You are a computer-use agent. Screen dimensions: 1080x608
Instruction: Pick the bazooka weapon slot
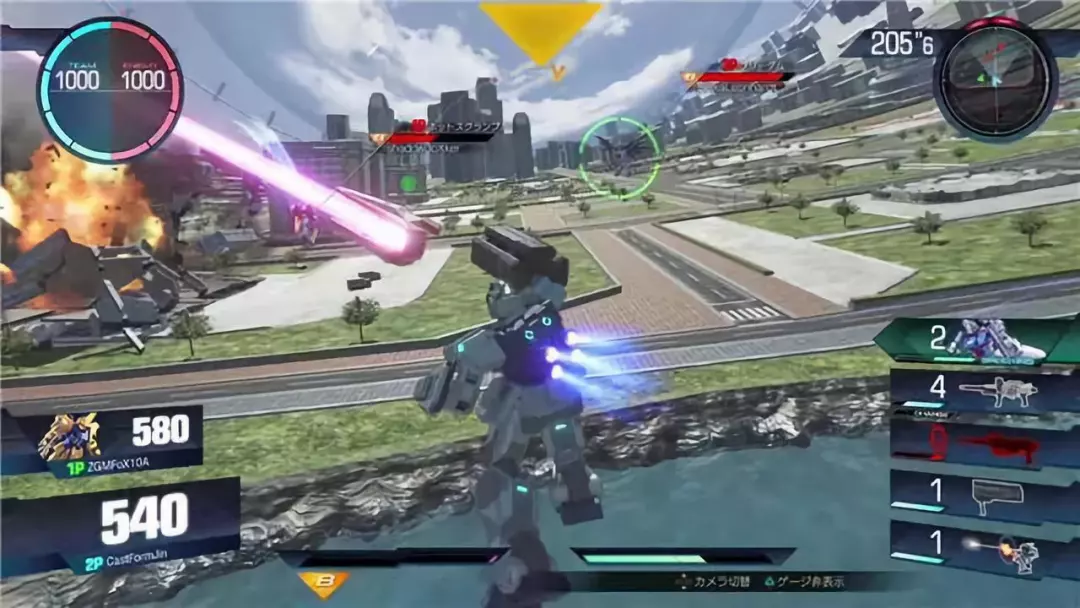(980, 494)
